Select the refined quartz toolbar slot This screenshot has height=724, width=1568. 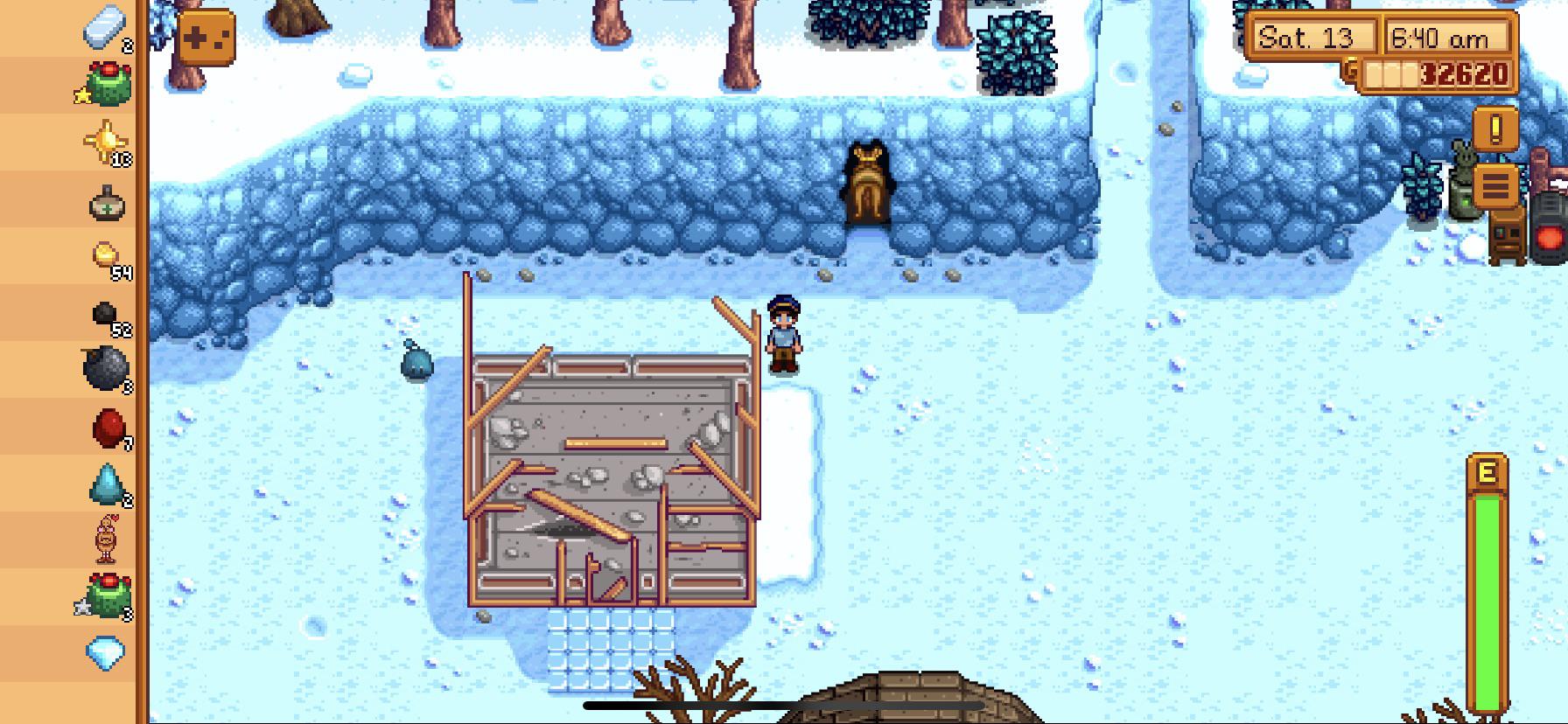(107, 29)
